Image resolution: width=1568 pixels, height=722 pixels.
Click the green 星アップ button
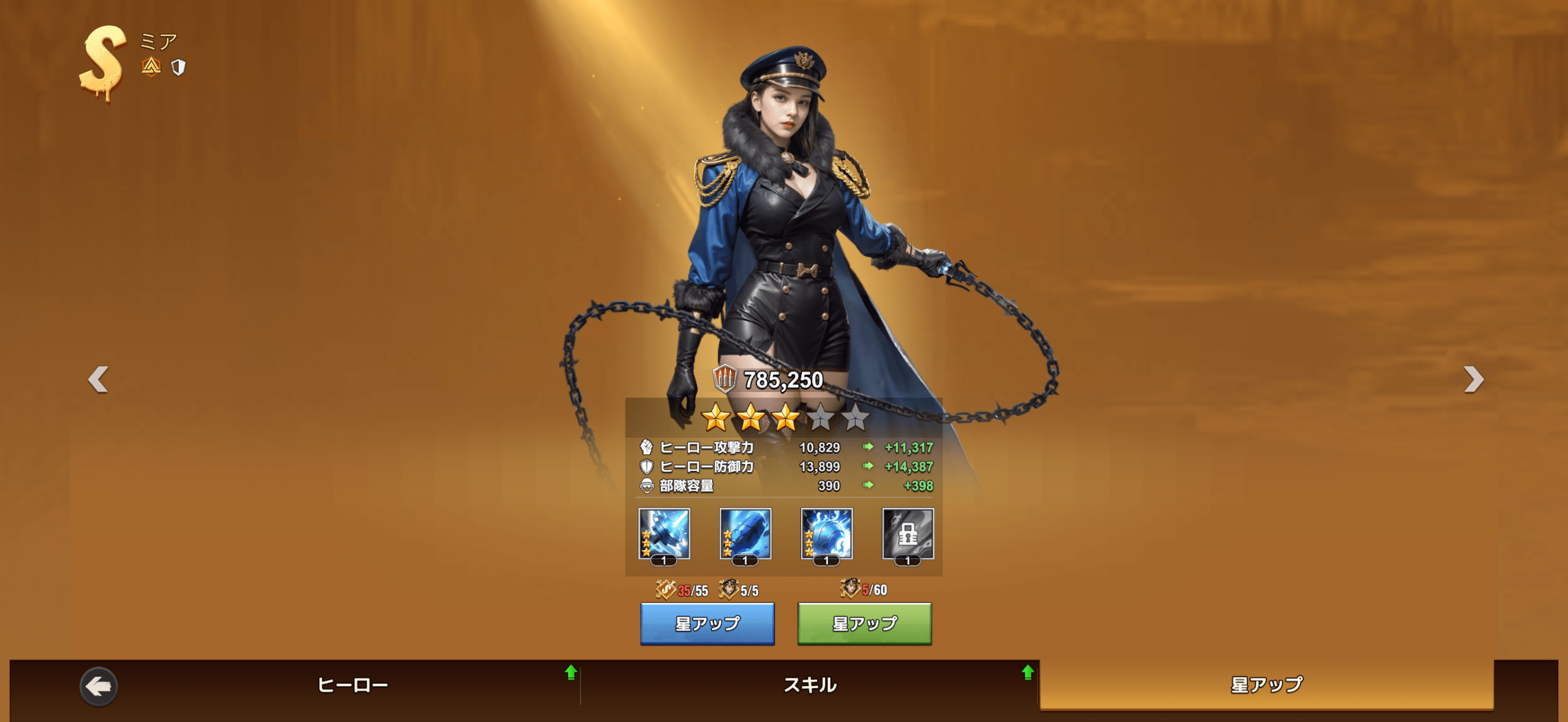(864, 623)
